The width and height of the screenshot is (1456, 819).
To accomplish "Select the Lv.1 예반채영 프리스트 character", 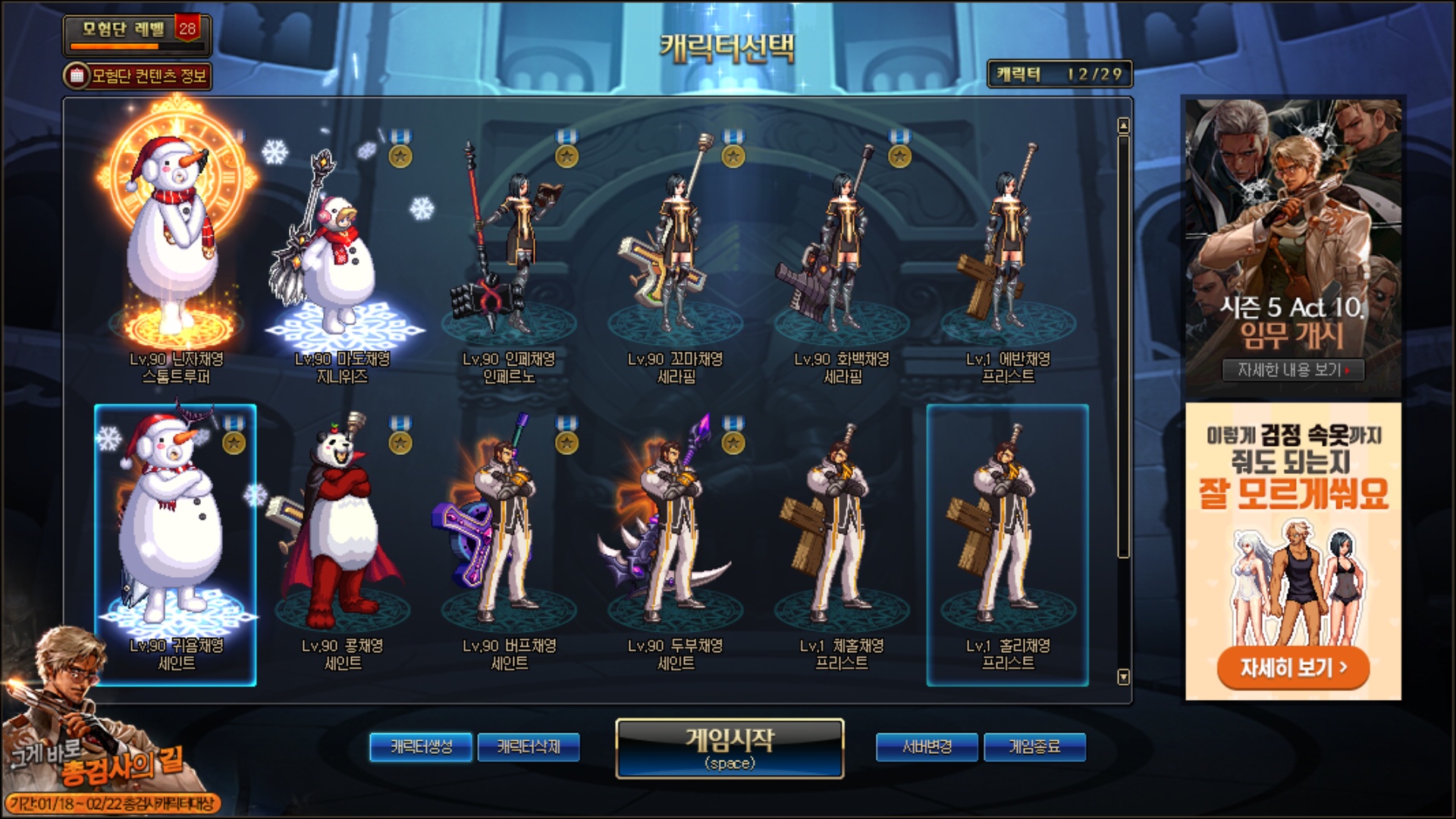I will pyautogui.click(x=1008, y=258).
